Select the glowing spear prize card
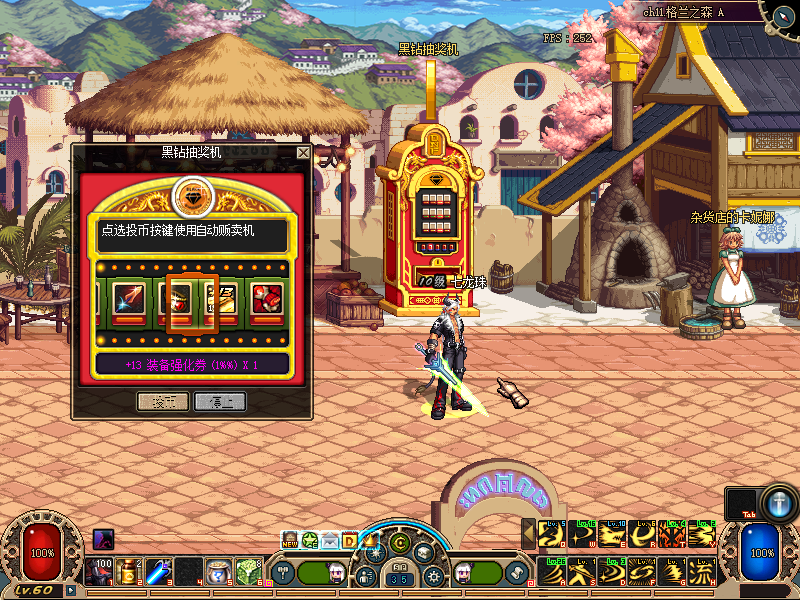The width and height of the screenshot is (800, 600). (x=127, y=297)
